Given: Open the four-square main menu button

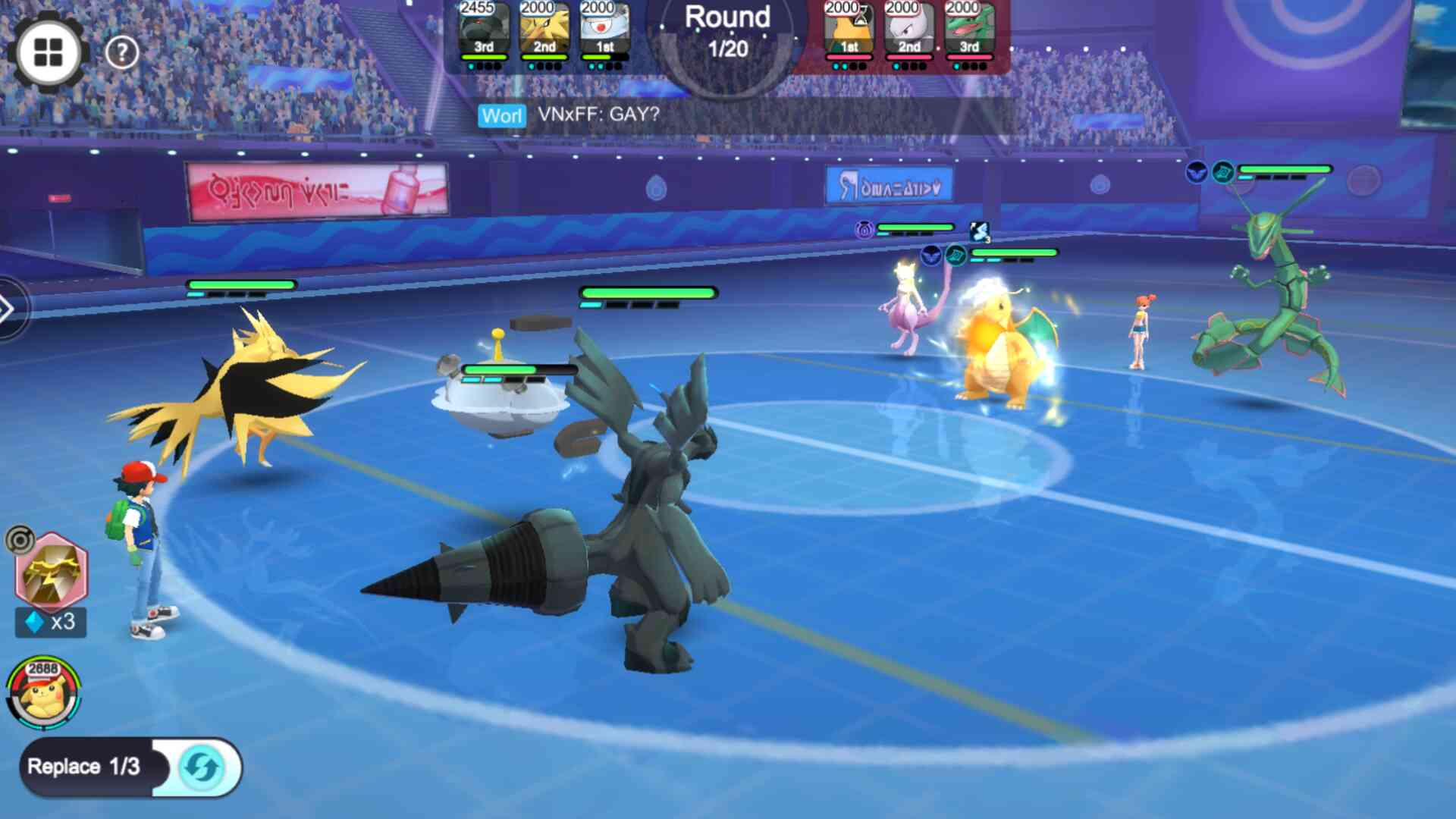Looking at the screenshot, I should (49, 52).
